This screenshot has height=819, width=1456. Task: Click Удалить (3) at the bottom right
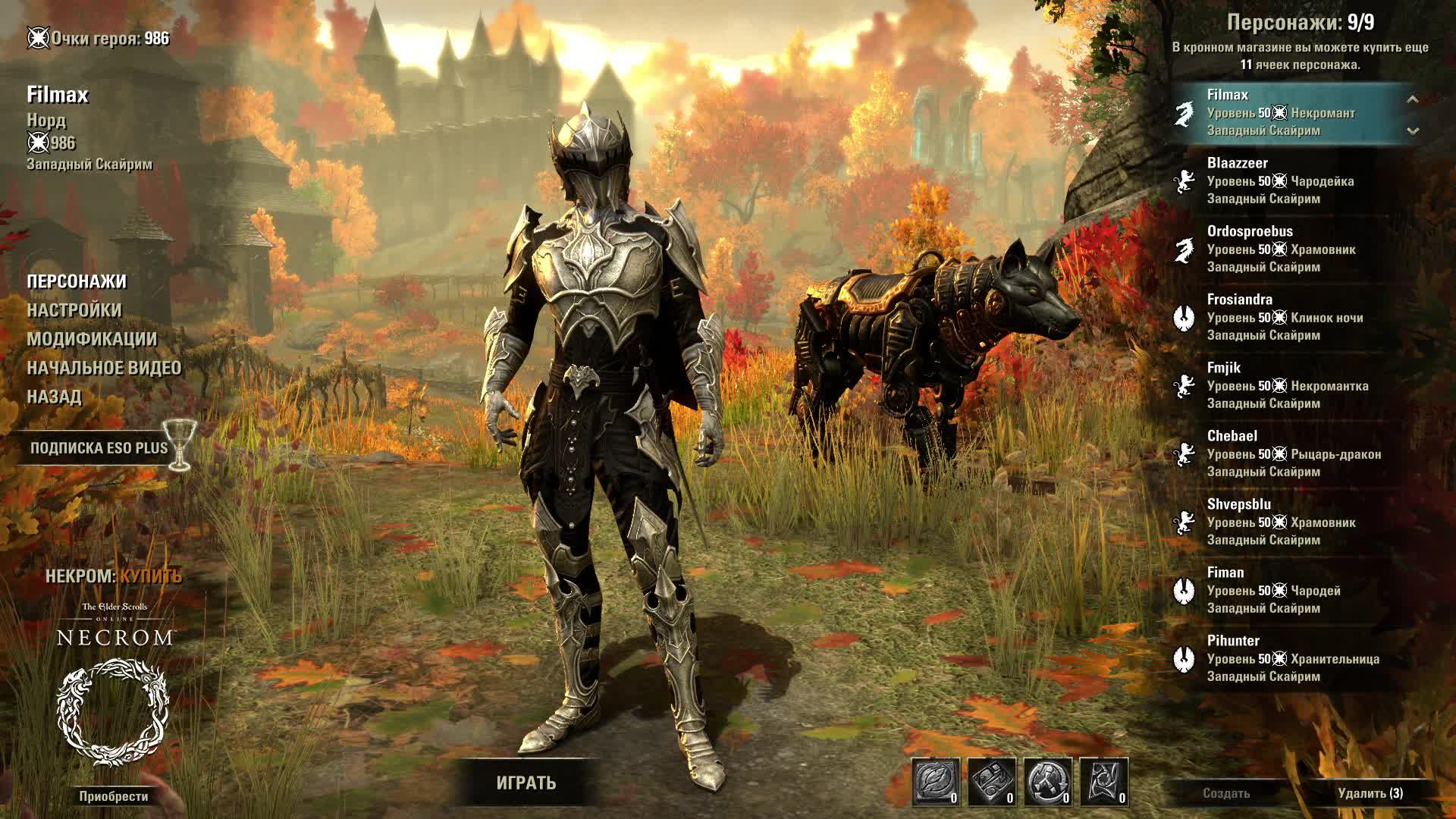point(1371,793)
